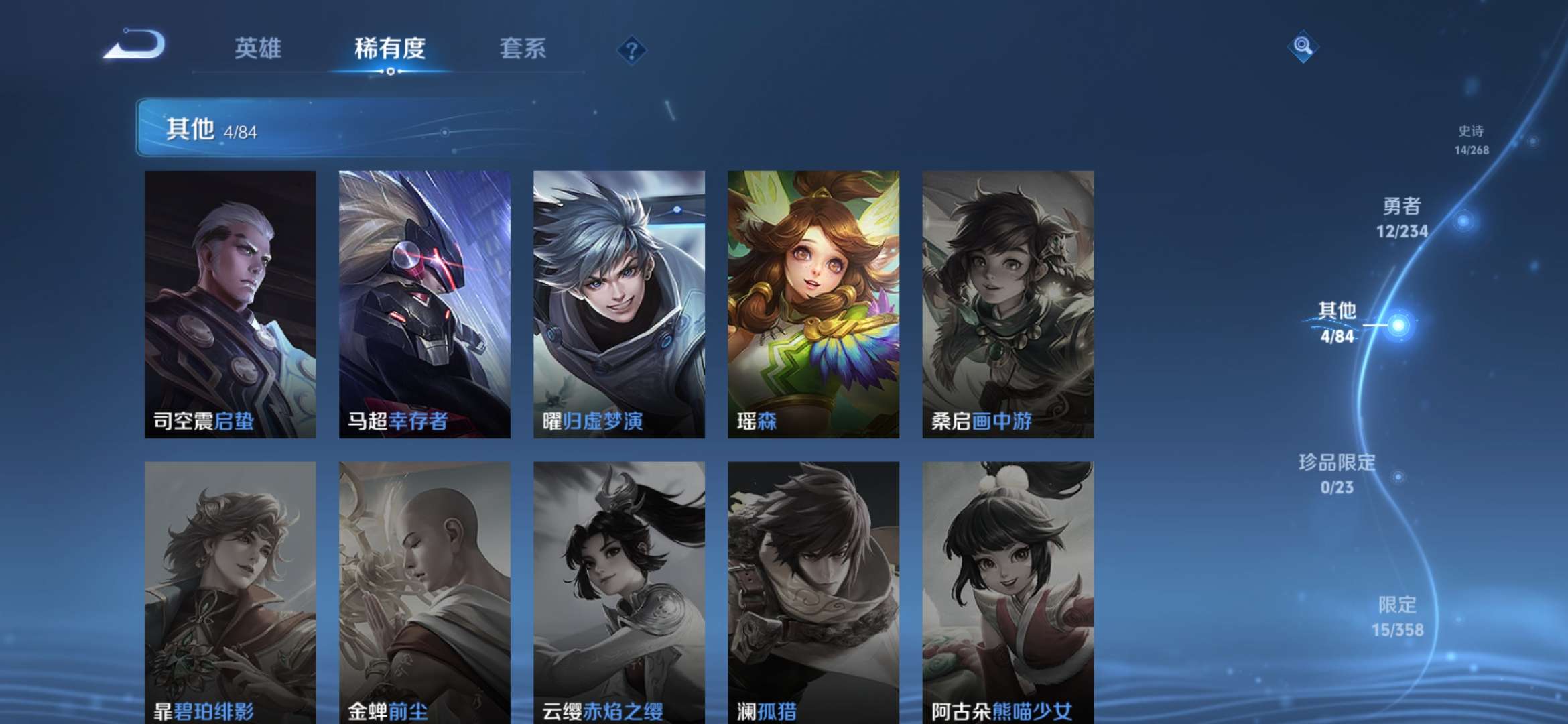Show the 限定 rarity section
The height and width of the screenshot is (724, 1568).
pyautogui.click(x=1397, y=617)
